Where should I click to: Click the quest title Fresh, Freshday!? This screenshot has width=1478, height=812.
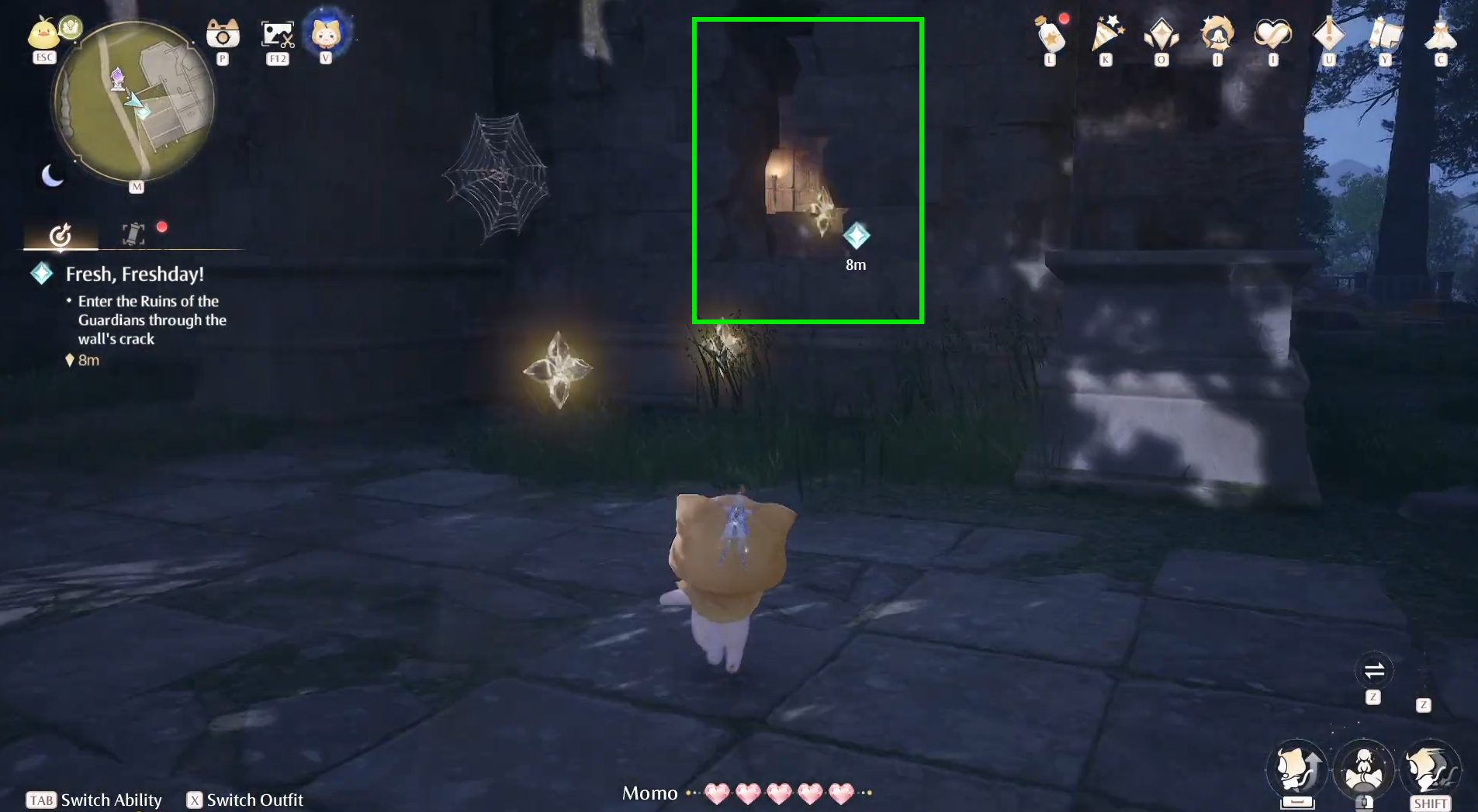click(x=134, y=274)
